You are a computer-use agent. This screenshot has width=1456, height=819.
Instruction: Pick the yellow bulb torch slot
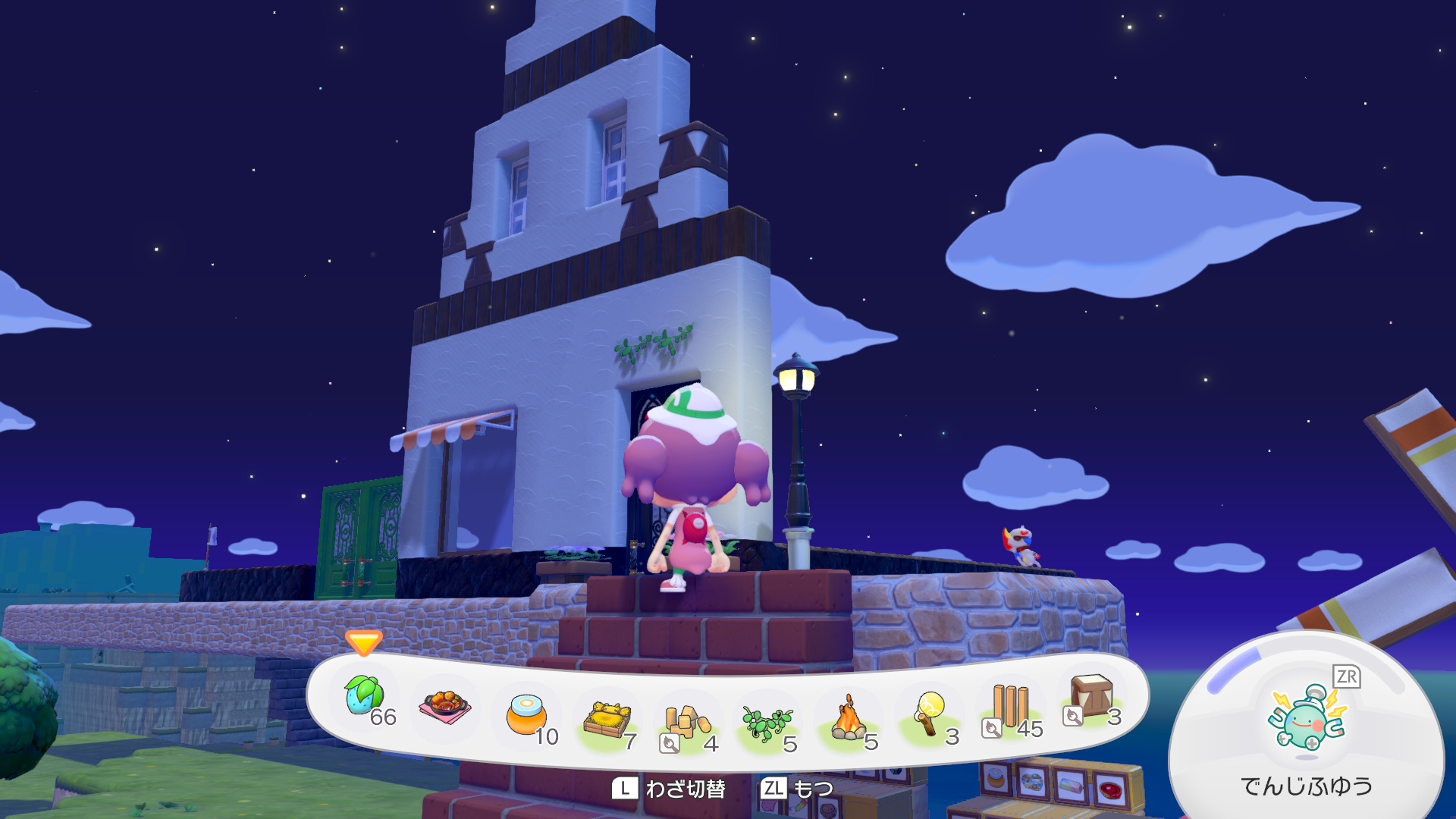[929, 714]
